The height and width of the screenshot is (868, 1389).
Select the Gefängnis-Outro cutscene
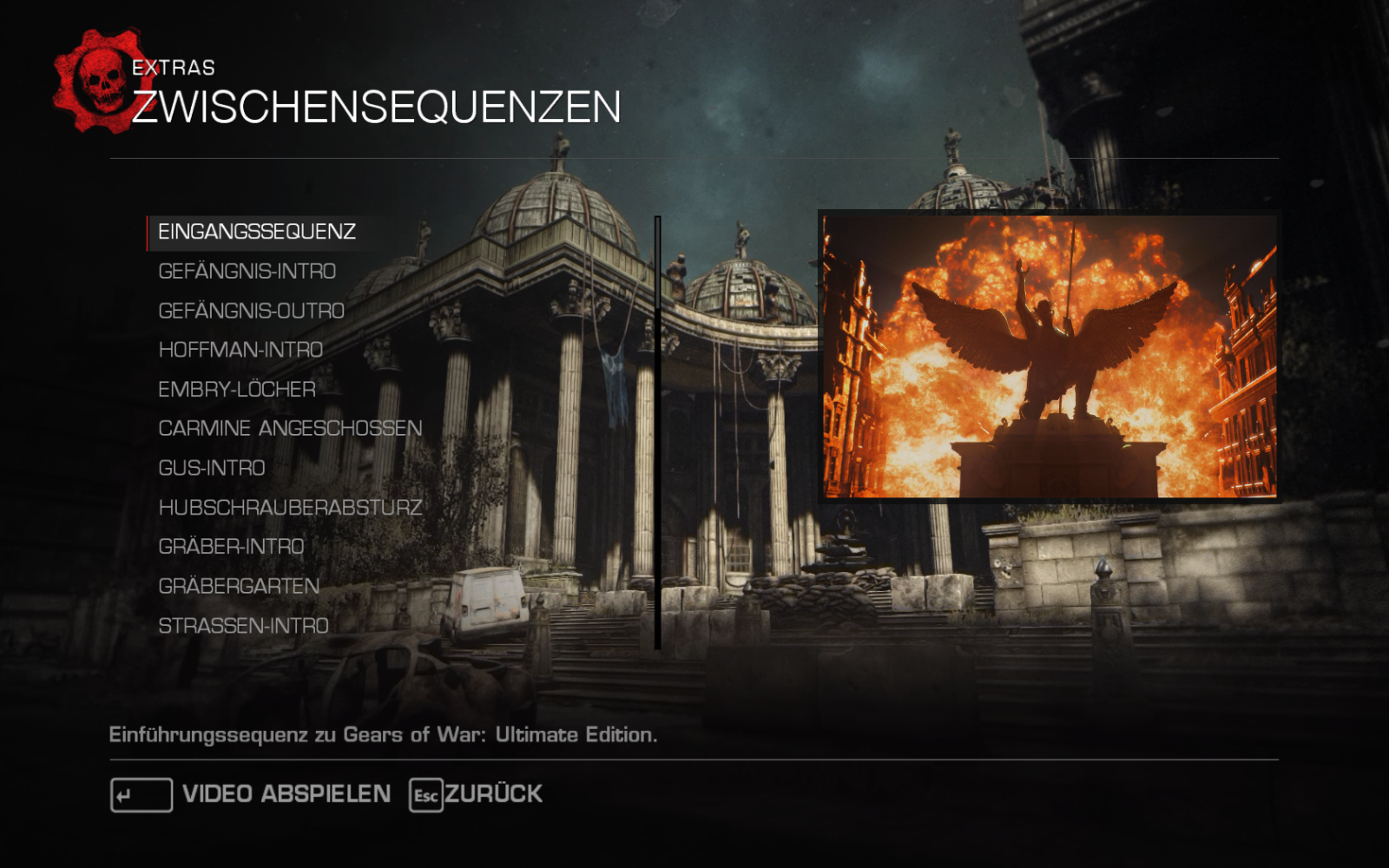(x=252, y=311)
